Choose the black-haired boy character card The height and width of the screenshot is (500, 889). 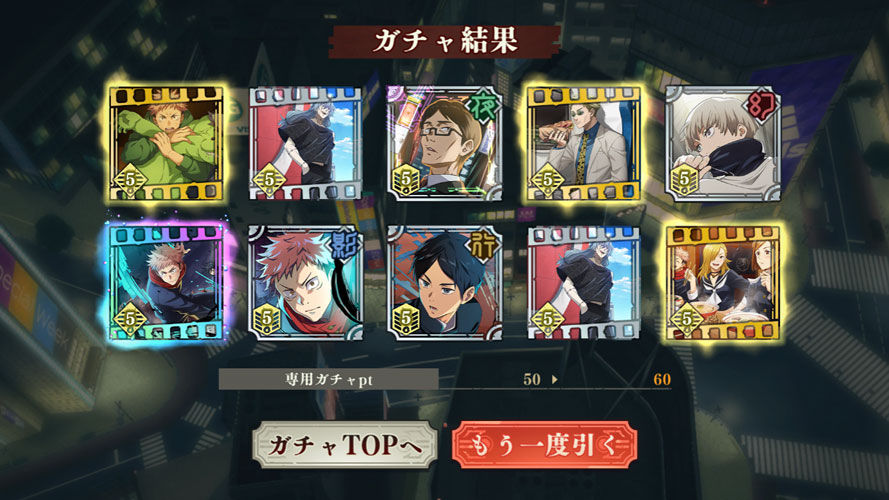click(x=443, y=282)
